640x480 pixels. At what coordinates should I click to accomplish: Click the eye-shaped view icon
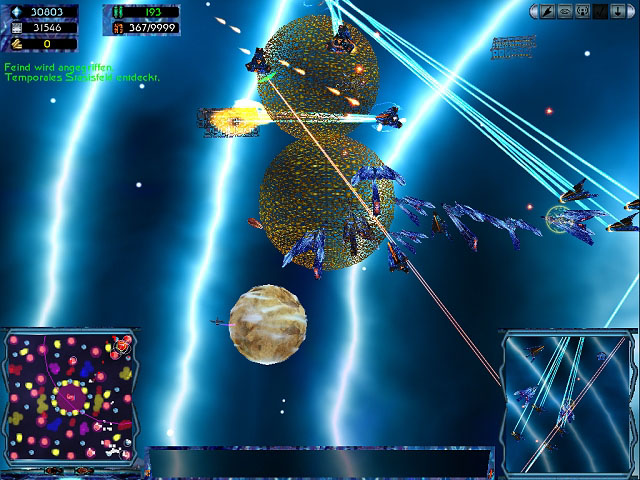564,11
